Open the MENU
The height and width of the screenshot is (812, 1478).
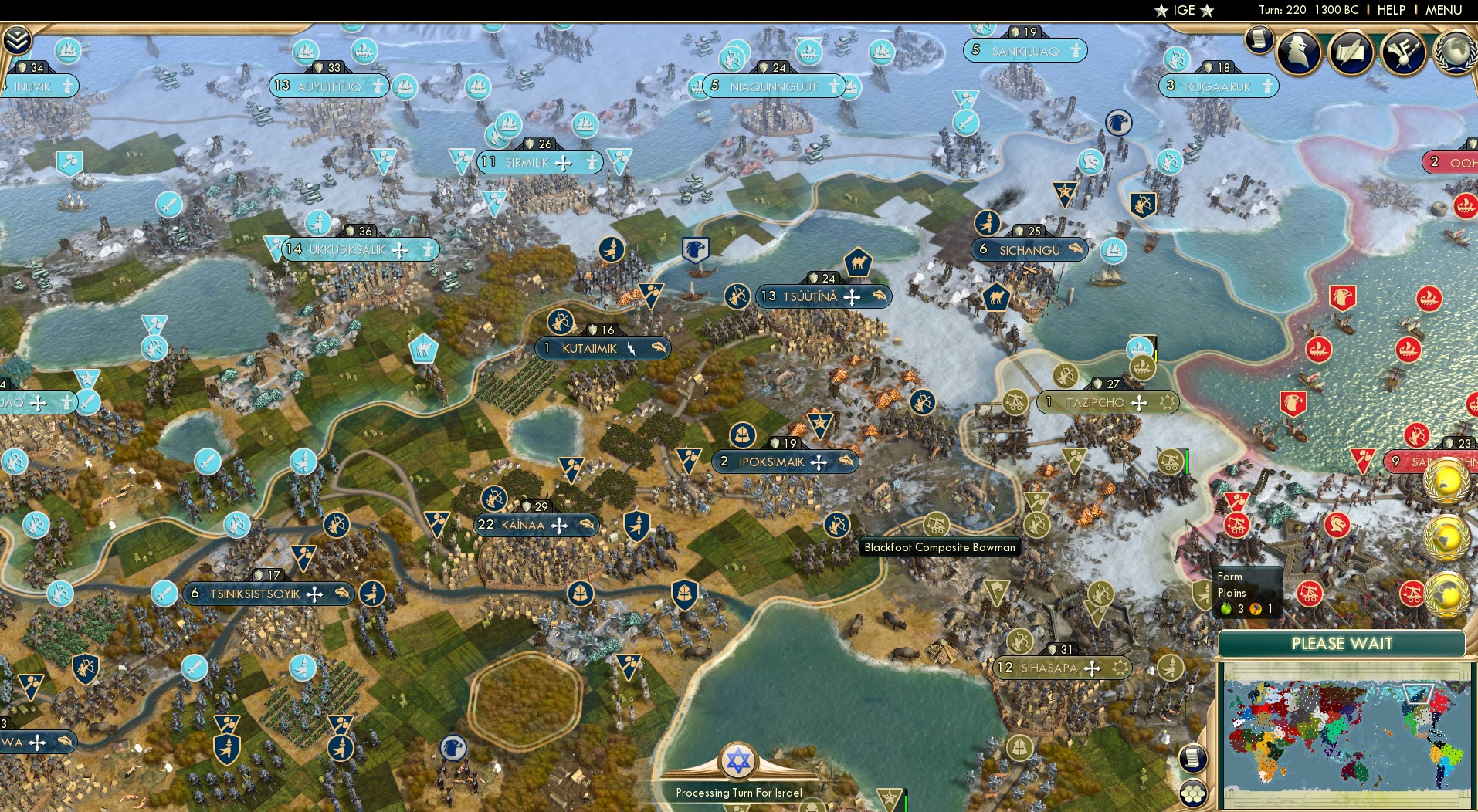coord(1442,11)
